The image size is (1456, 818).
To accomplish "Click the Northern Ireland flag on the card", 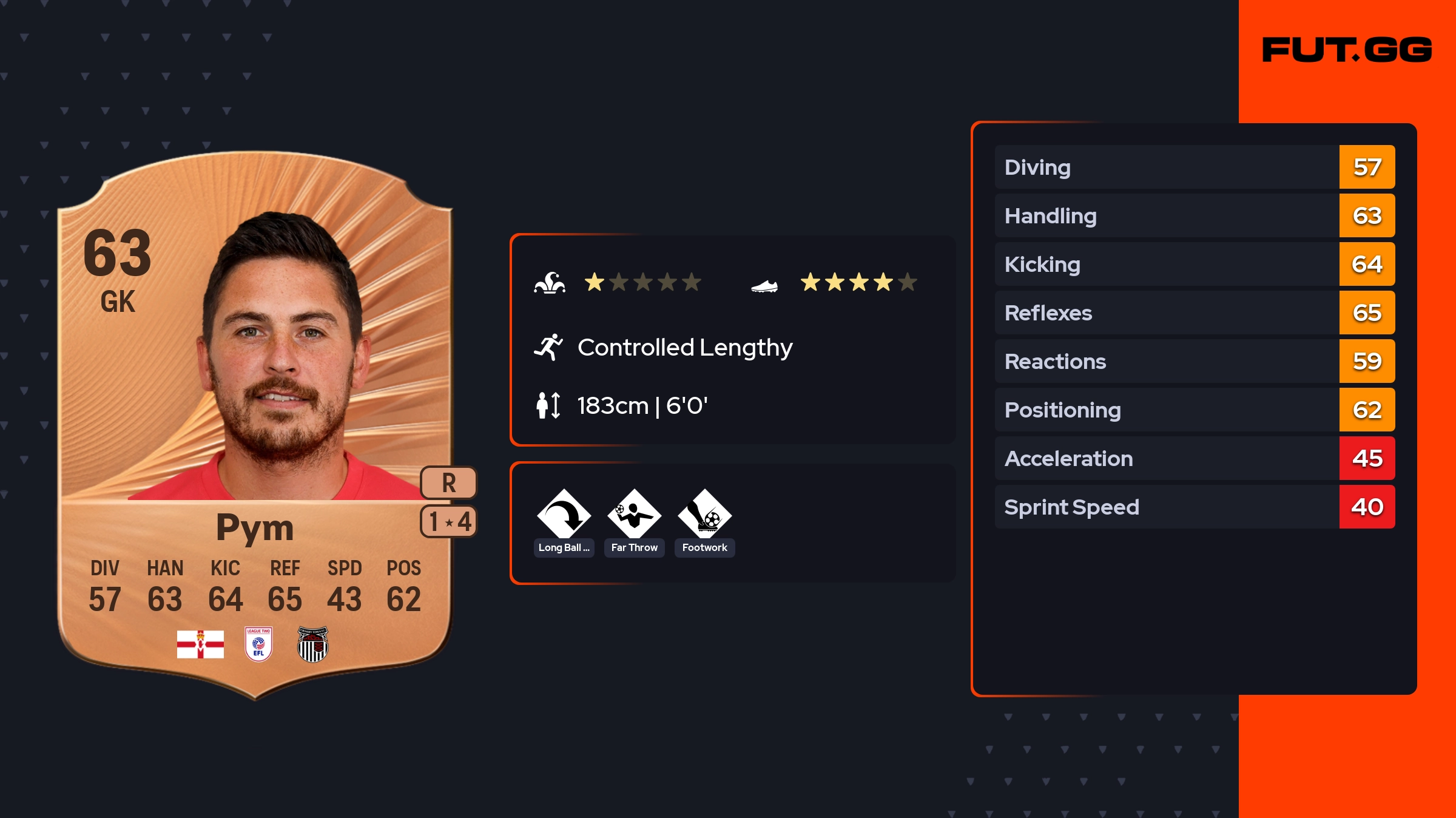I will [x=200, y=644].
